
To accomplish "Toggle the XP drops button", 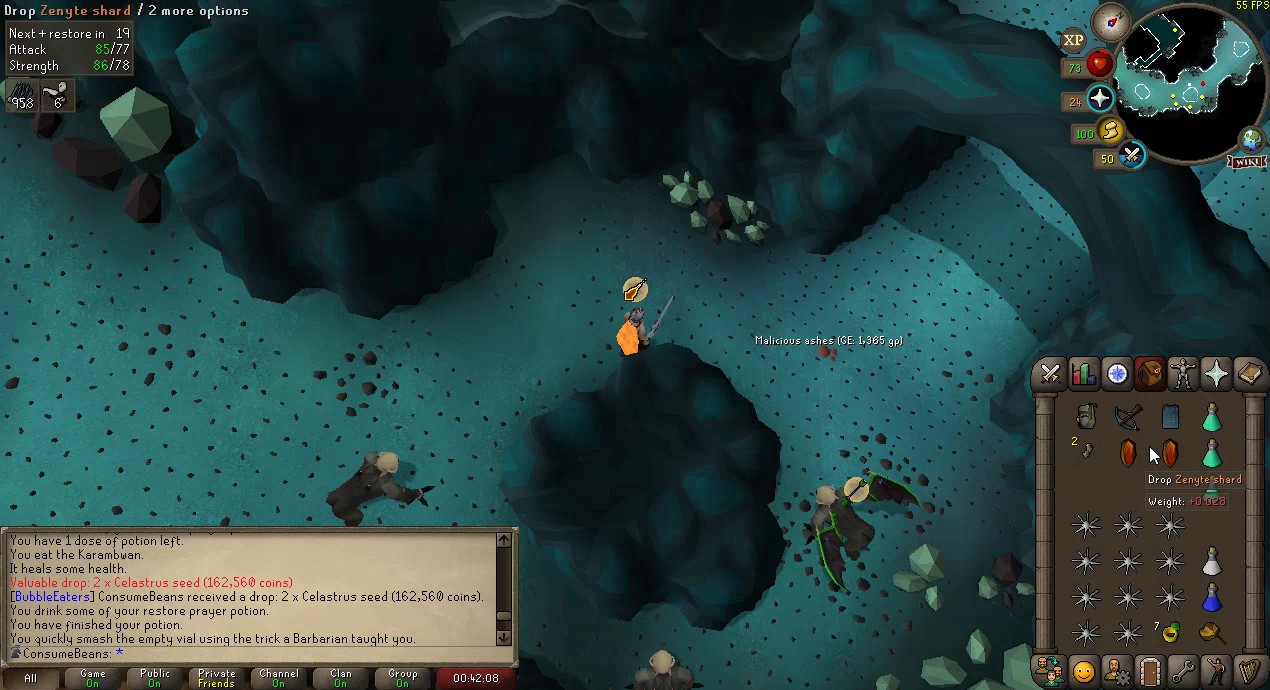I will pyautogui.click(x=1073, y=40).
